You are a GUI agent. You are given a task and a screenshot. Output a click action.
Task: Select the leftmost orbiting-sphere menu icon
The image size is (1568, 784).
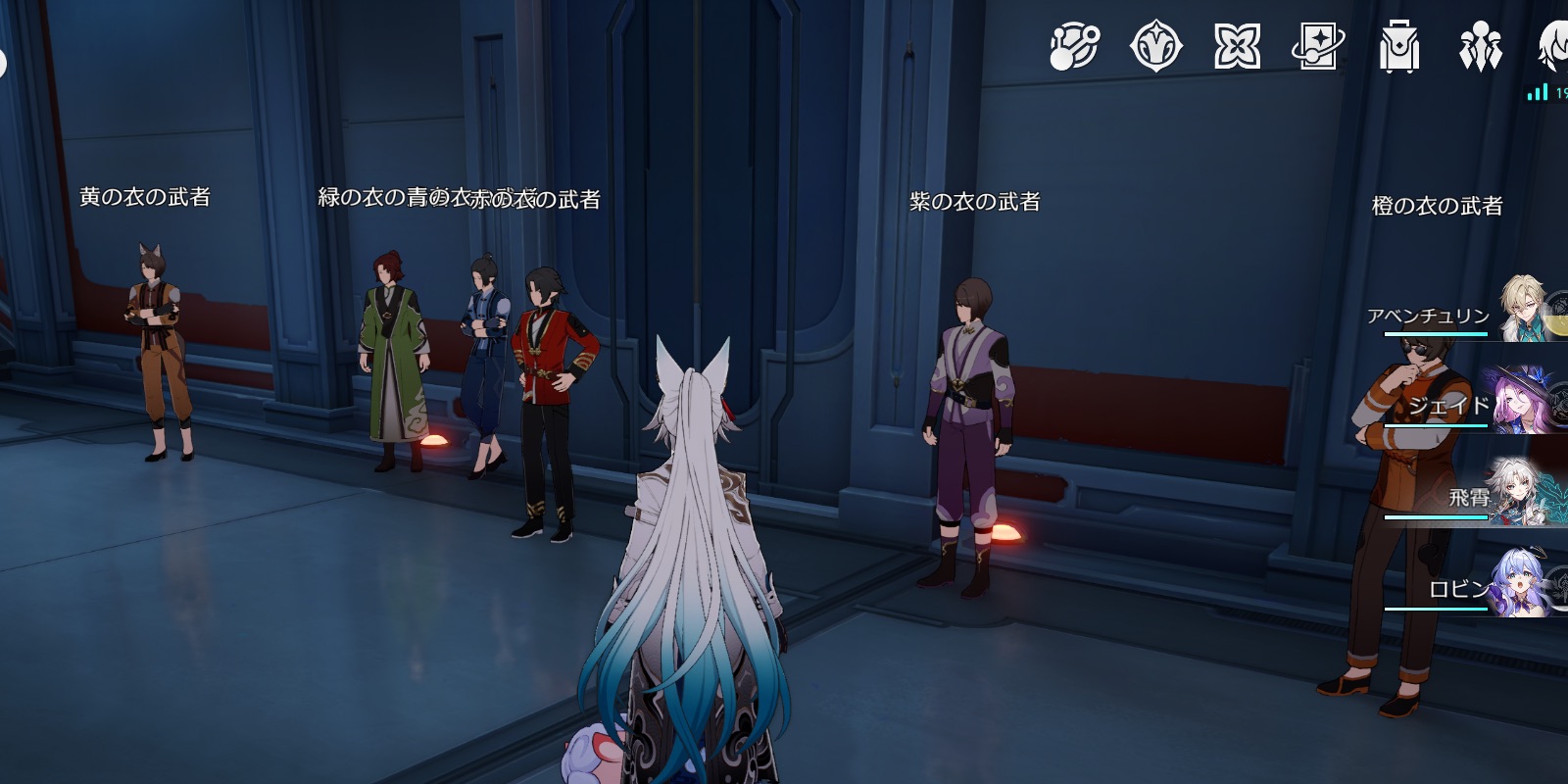[1073, 44]
